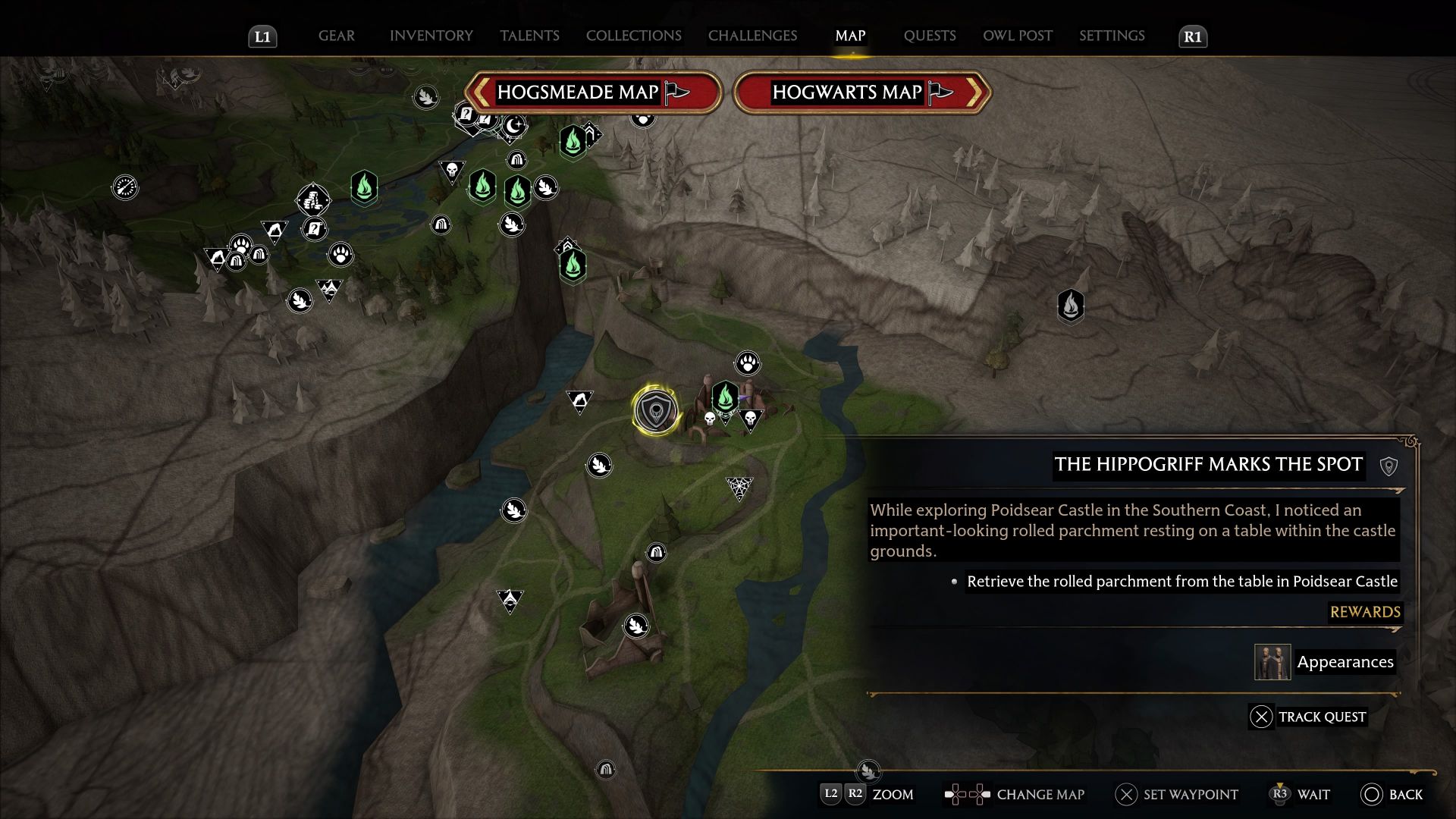Image resolution: width=1456 pixels, height=819 pixels.
Task: Open the Hogwarts Map via the right arrow
Action: (x=977, y=92)
